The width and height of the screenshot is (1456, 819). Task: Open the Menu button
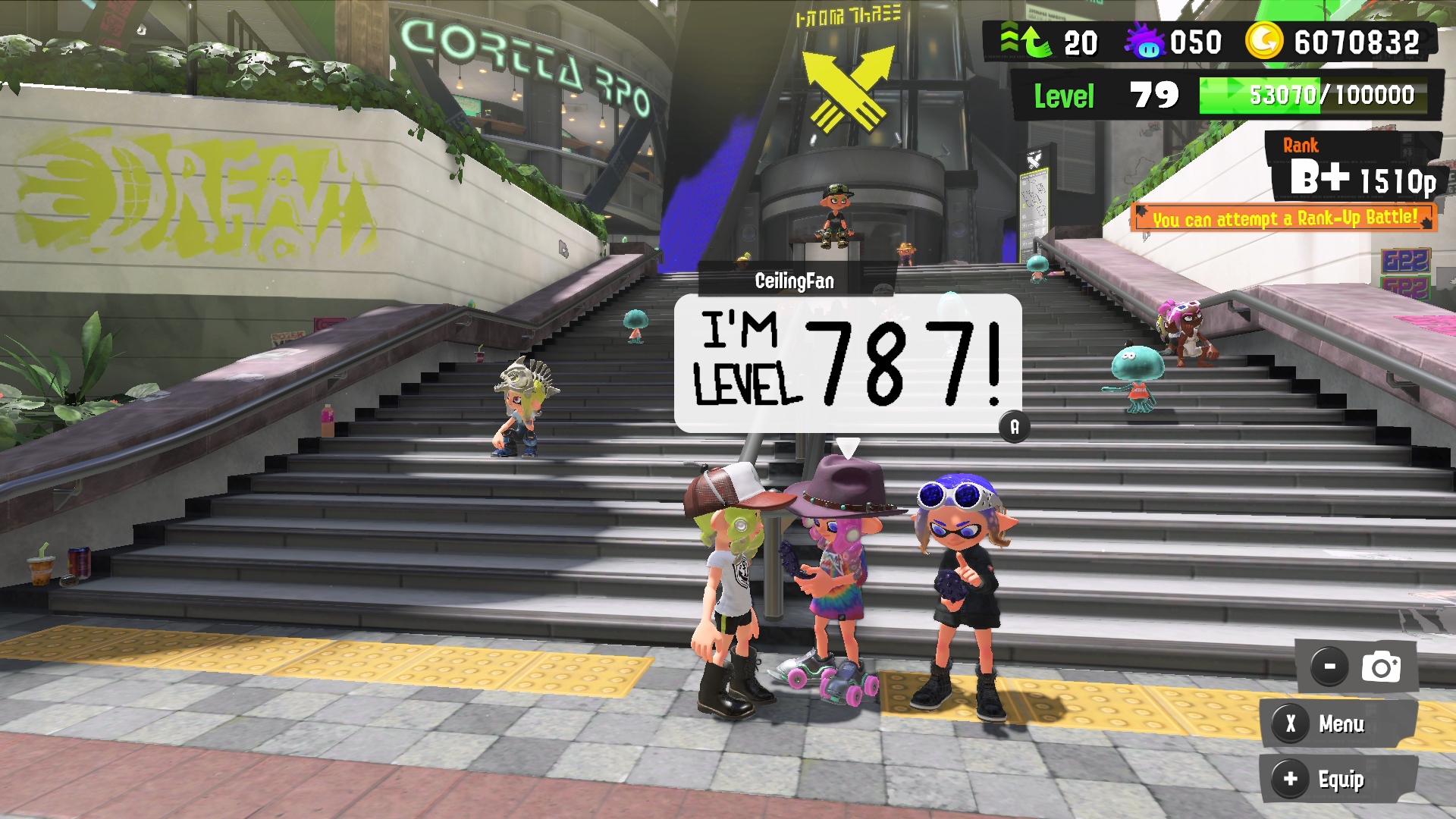pyautogui.click(x=1338, y=724)
